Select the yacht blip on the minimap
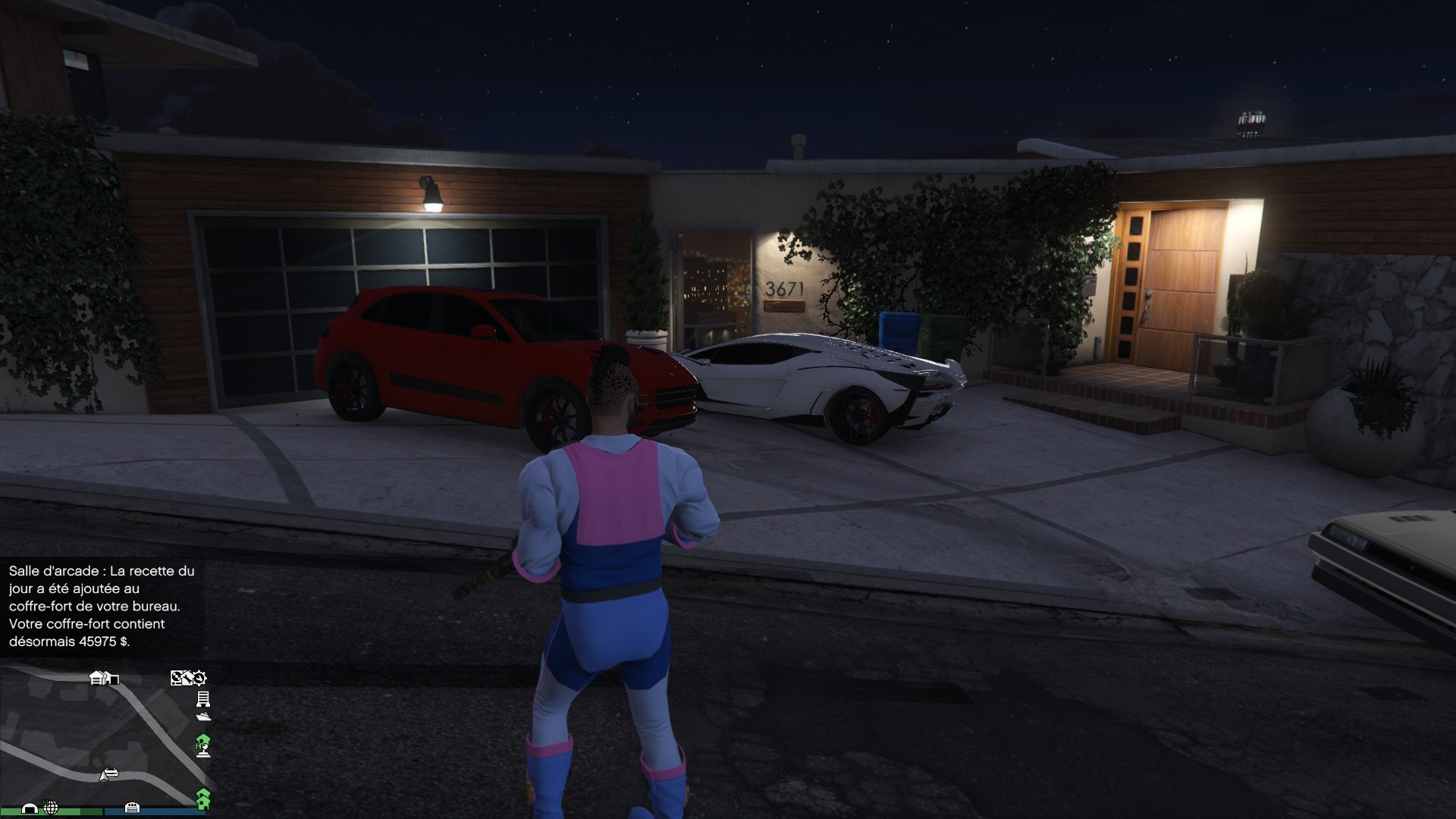Screen dimensions: 1456x819 [x=202, y=716]
